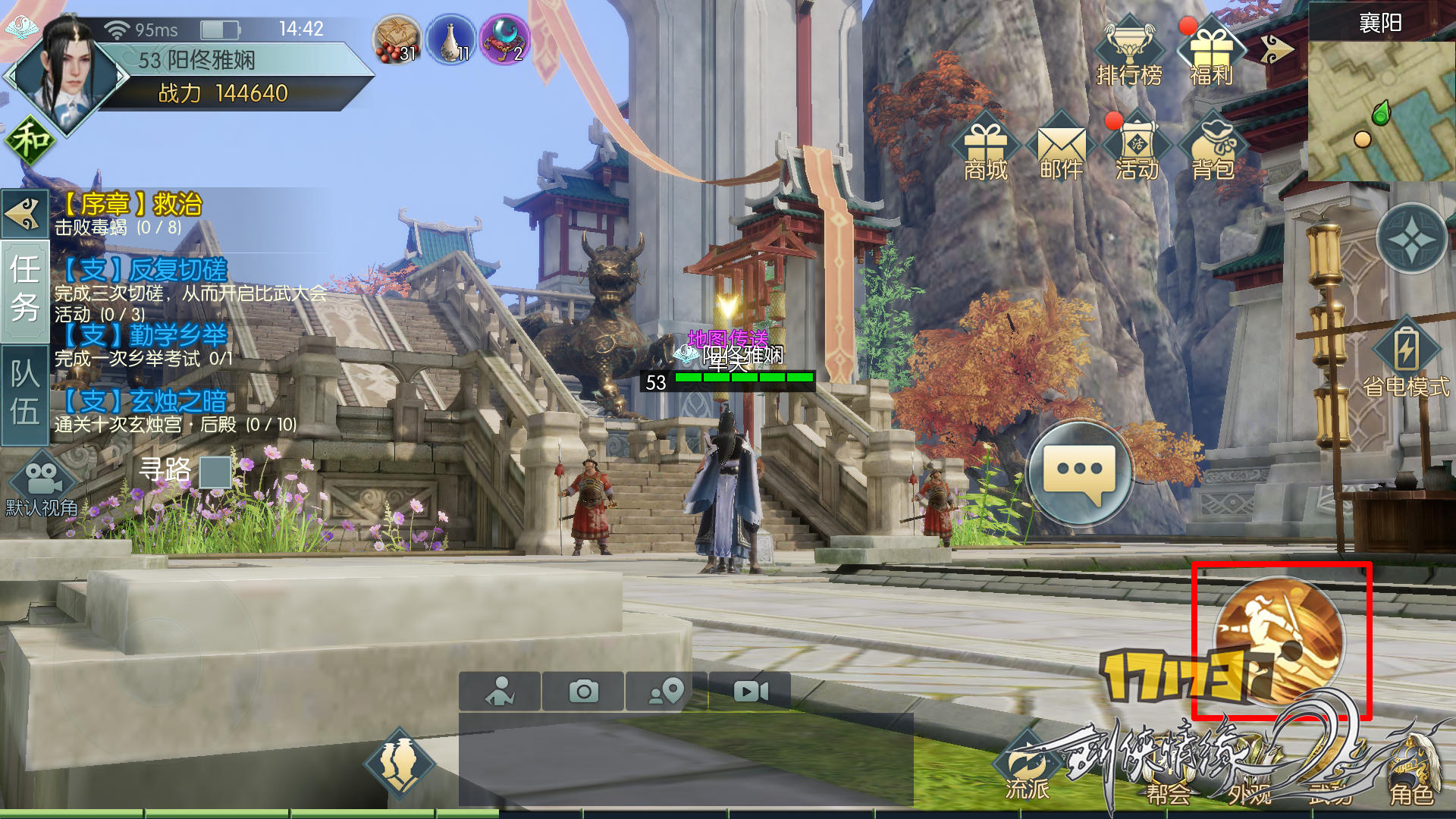Open the chat speech bubble button
Image resolution: width=1456 pixels, height=819 pixels.
1080,473
